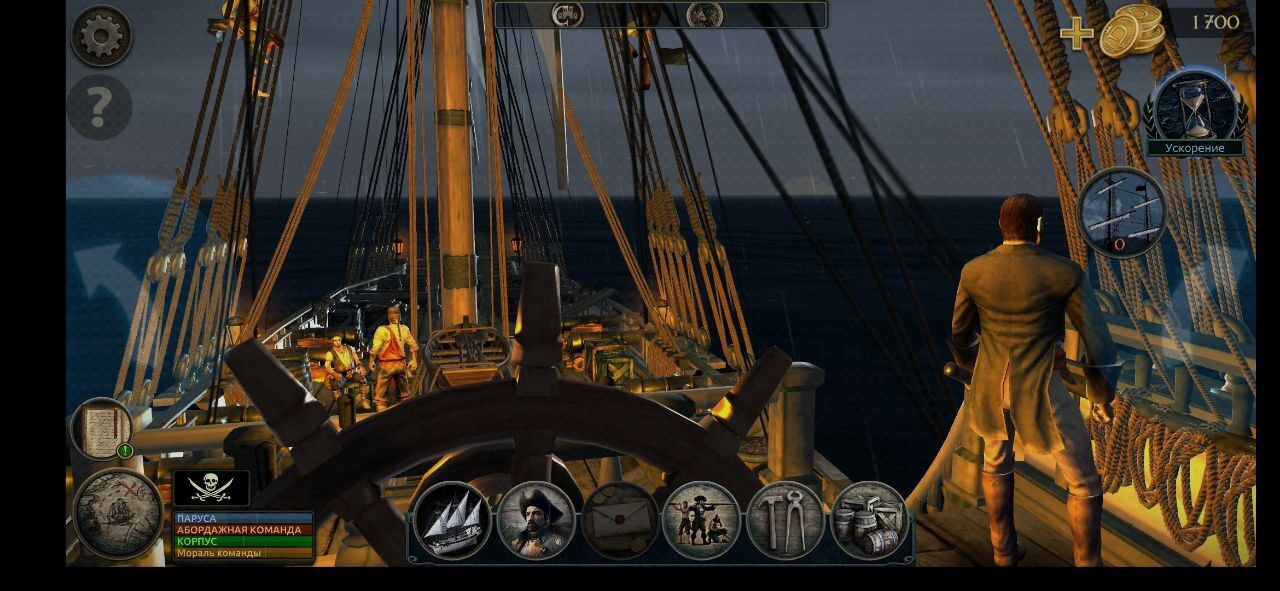
Task: Open the gear settings menu
Action: [x=101, y=36]
